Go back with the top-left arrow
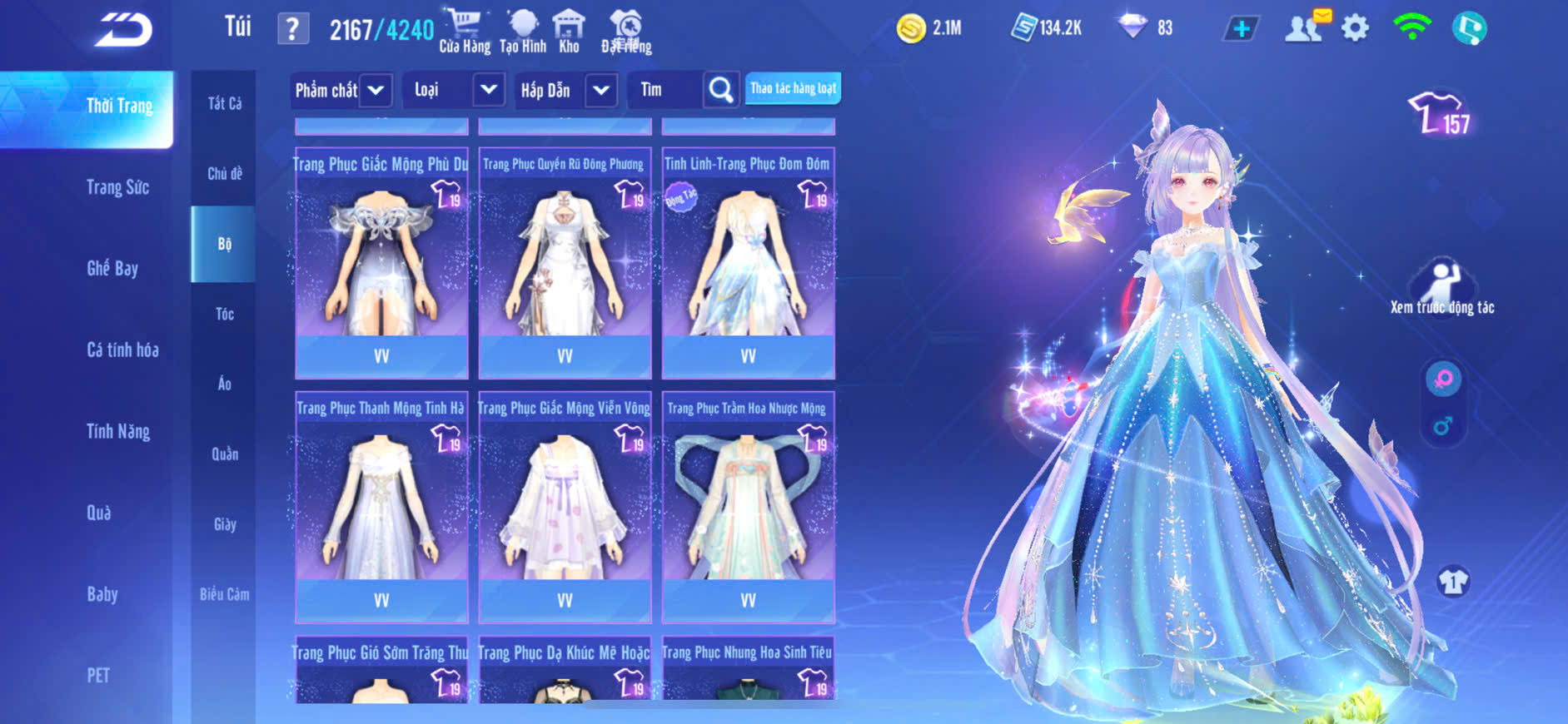 pos(123,31)
